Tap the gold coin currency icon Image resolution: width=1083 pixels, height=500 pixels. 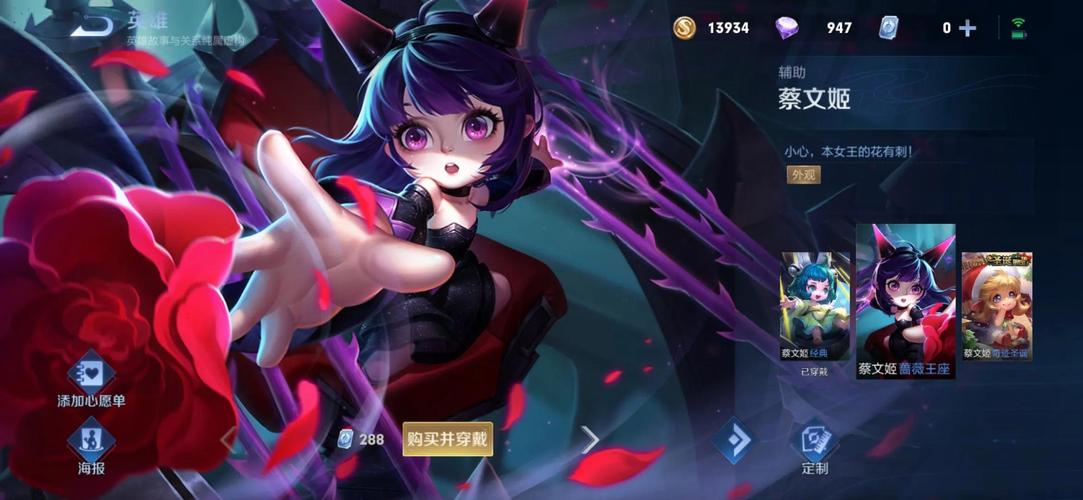tap(685, 28)
